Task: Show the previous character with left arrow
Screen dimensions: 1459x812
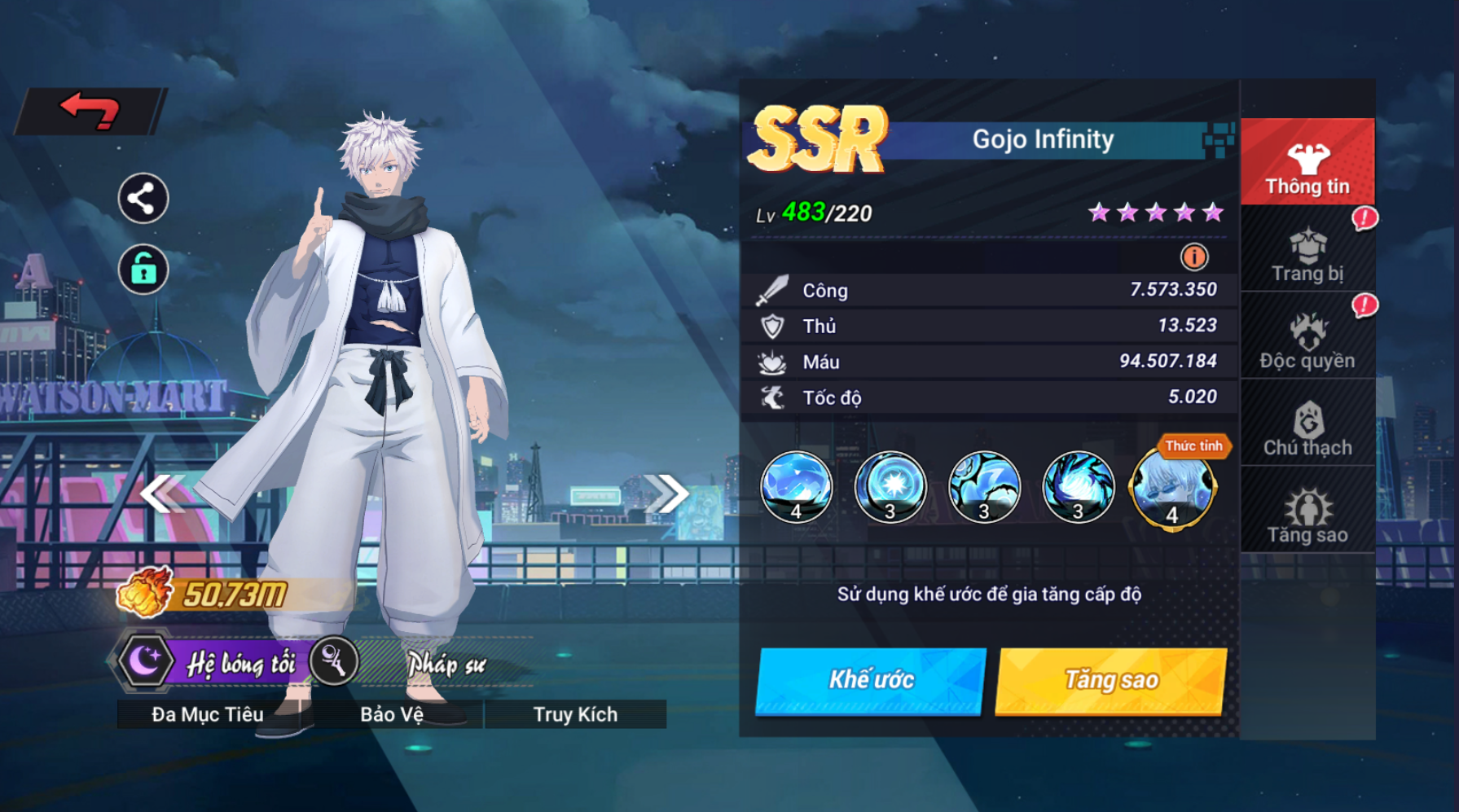Action: 161,494
